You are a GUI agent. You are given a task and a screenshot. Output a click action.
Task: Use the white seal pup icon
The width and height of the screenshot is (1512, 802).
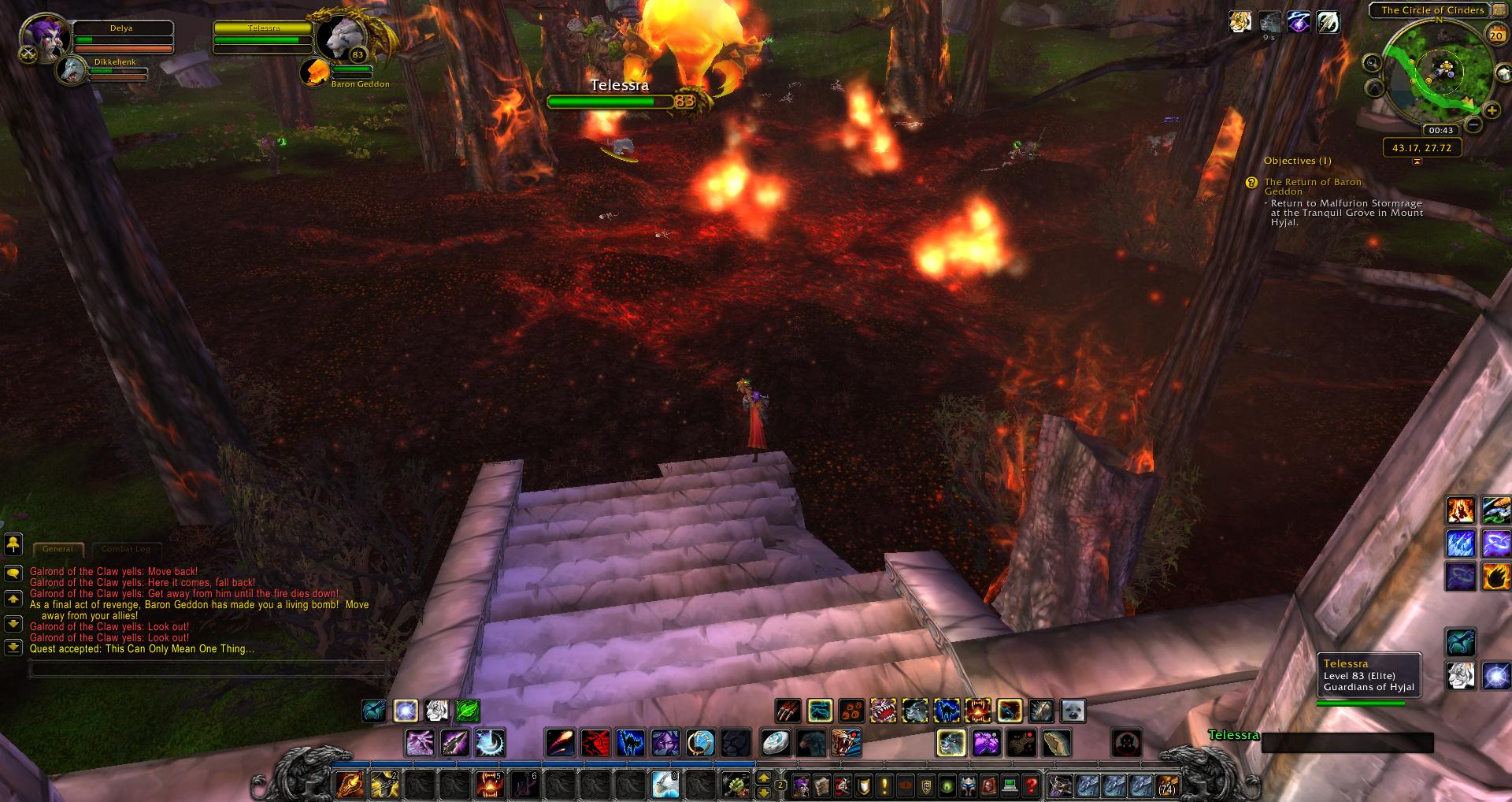1073,711
